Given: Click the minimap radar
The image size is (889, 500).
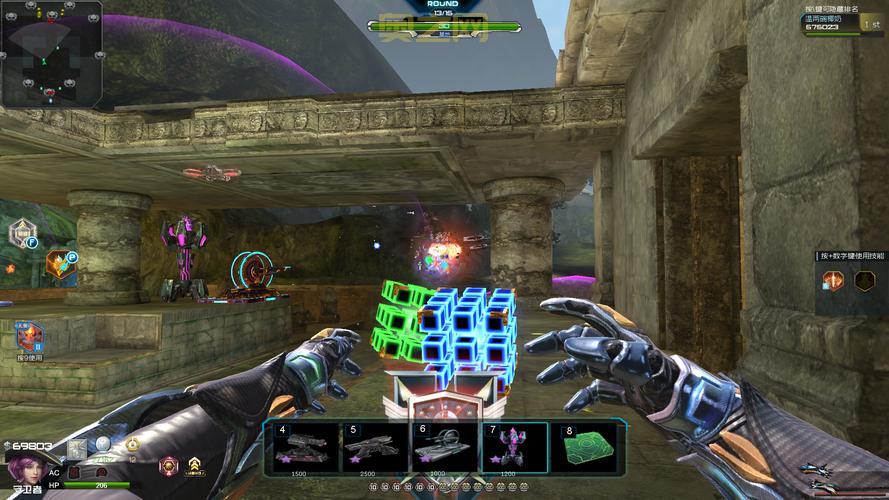Looking at the screenshot, I should click(51, 53).
